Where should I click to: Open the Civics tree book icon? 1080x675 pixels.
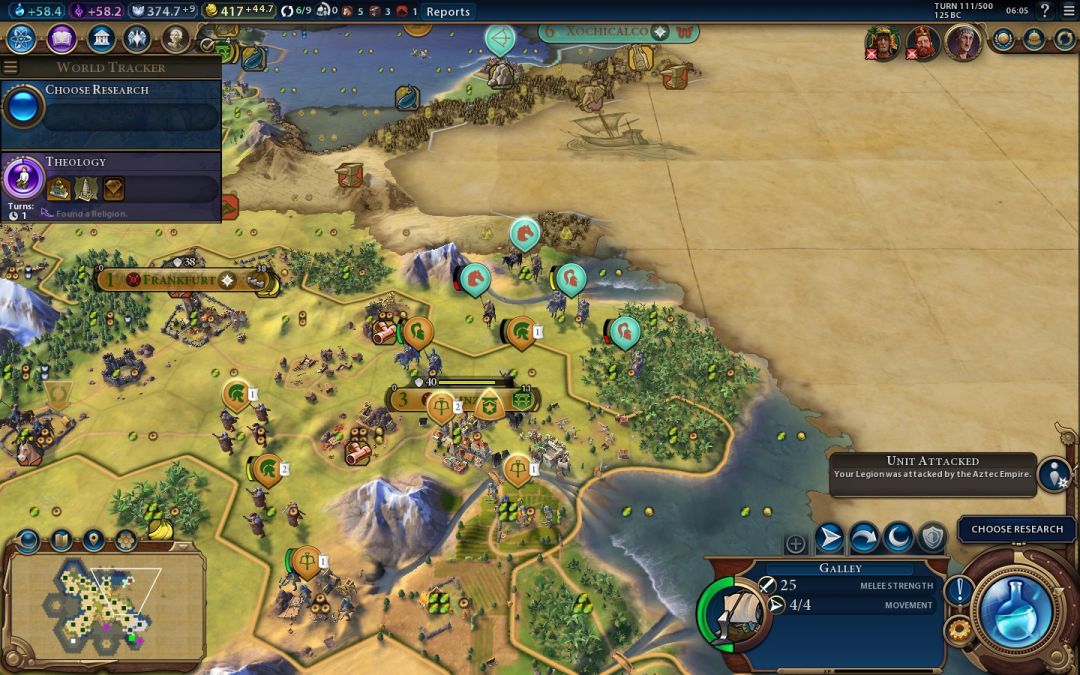[62, 39]
